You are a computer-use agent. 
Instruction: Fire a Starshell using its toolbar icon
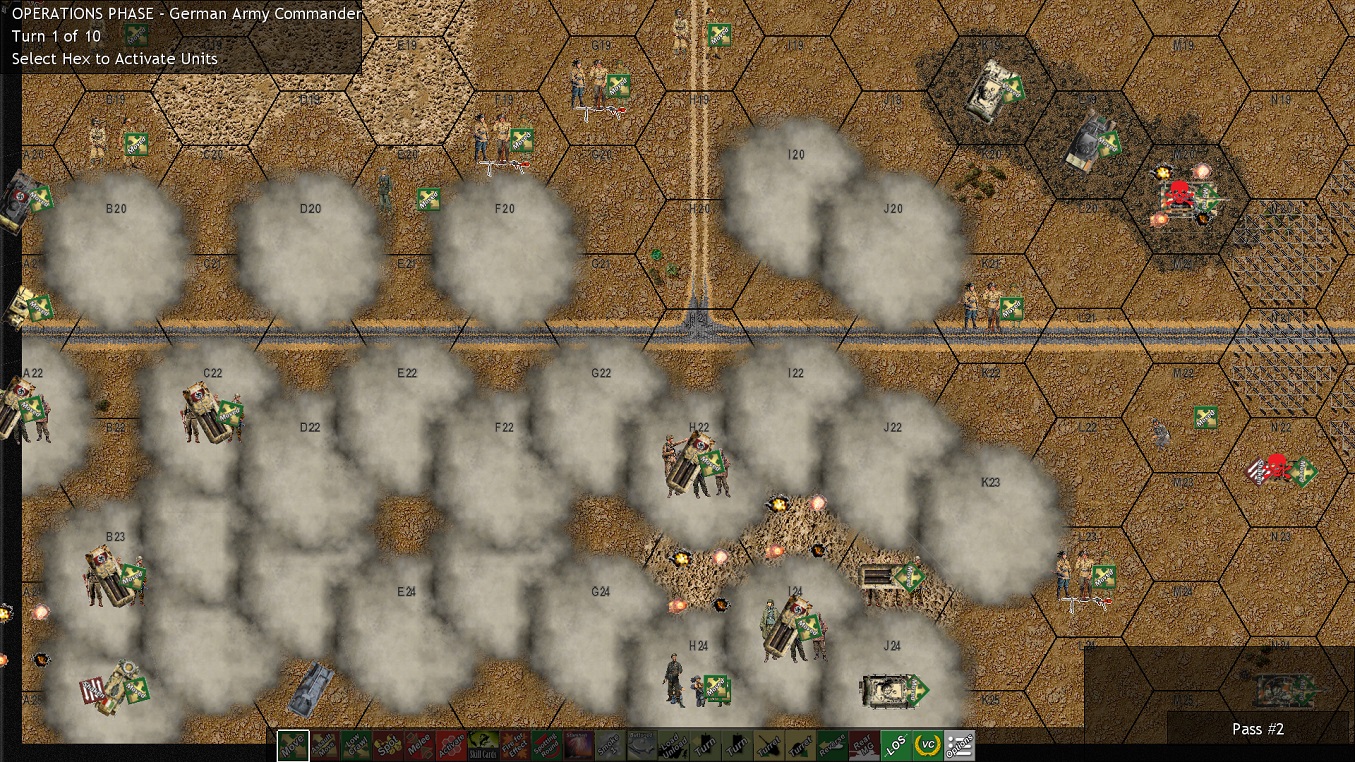[x=578, y=745]
